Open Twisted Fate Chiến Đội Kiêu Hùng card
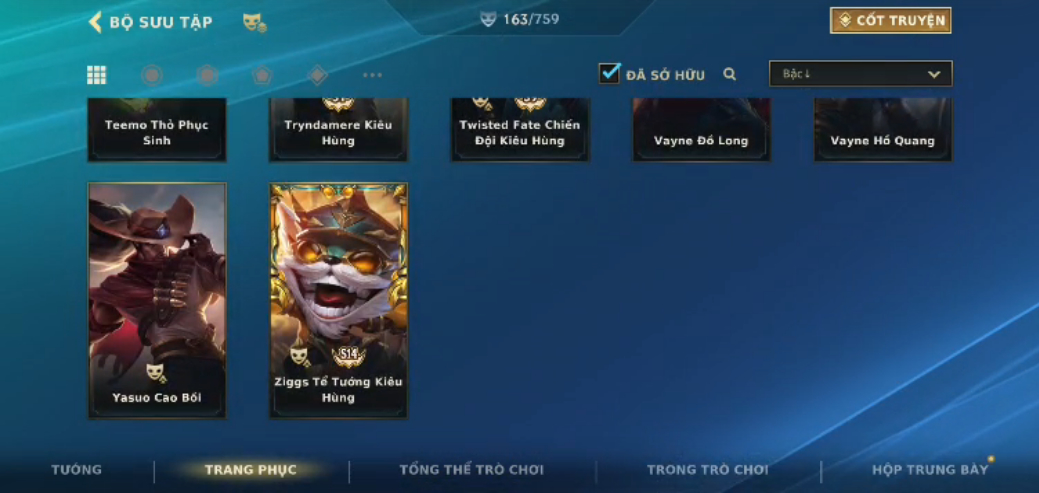Viewport: 1039px width, 493px height. point(520,130)
